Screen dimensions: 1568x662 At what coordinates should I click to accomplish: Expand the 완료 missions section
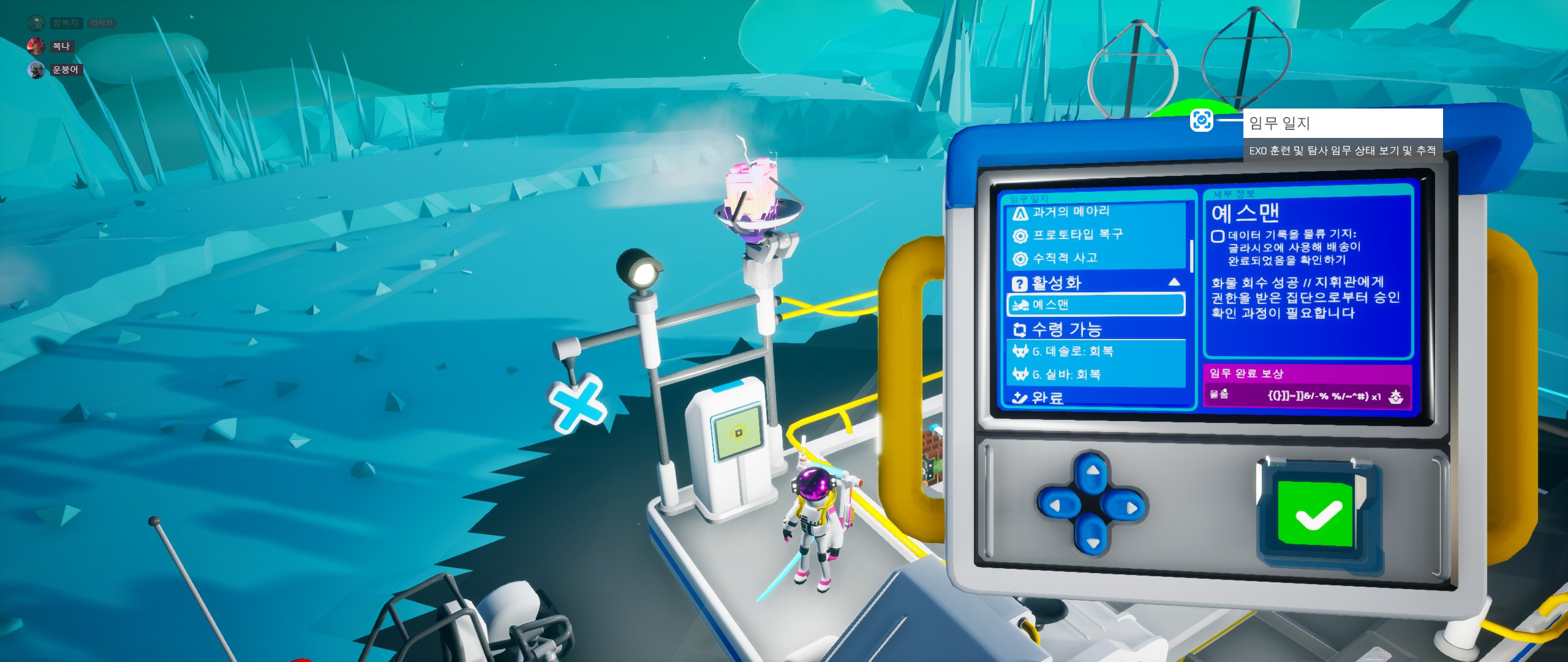(x=1096, y=397)
